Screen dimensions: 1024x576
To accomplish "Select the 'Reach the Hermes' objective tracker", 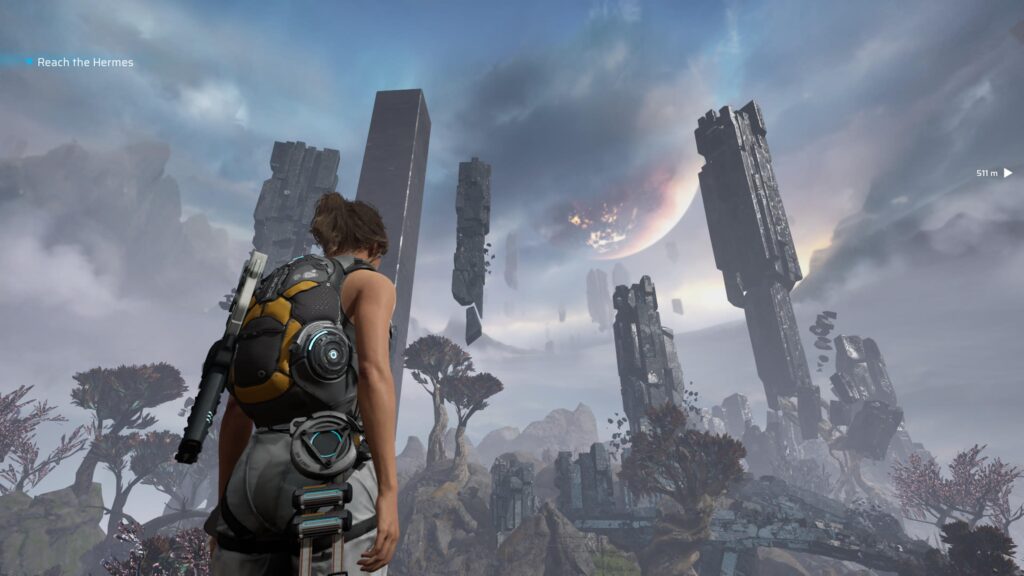I will [84, 62].
